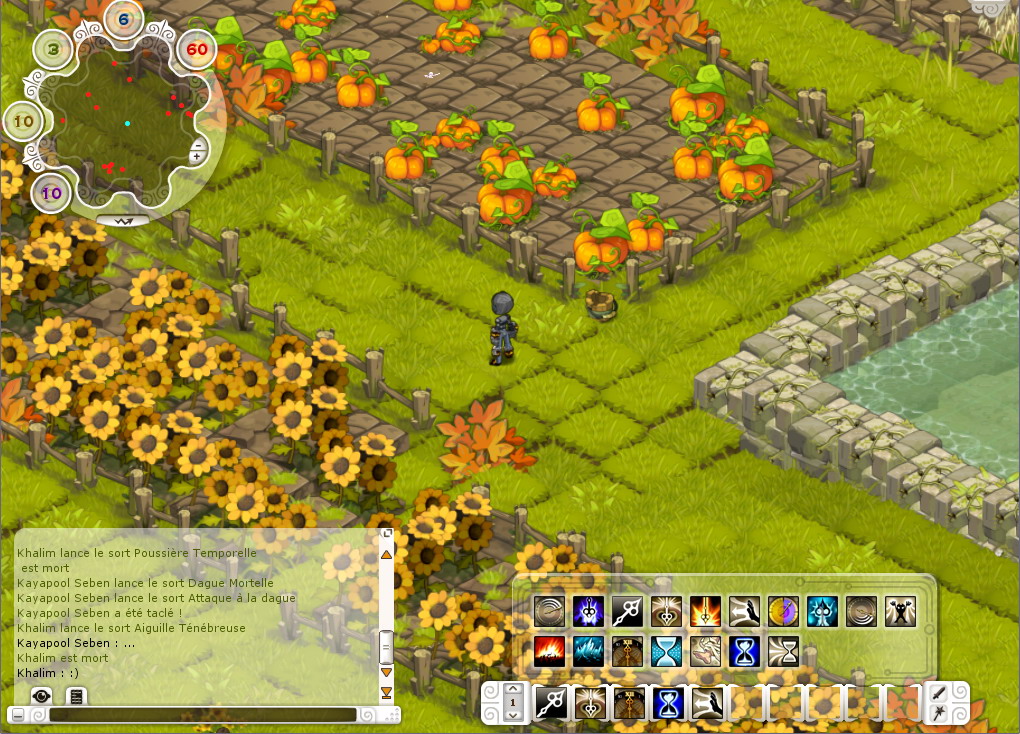Minimize the chat window
This screenshot has height=734, width=1020.
[16, 715]
